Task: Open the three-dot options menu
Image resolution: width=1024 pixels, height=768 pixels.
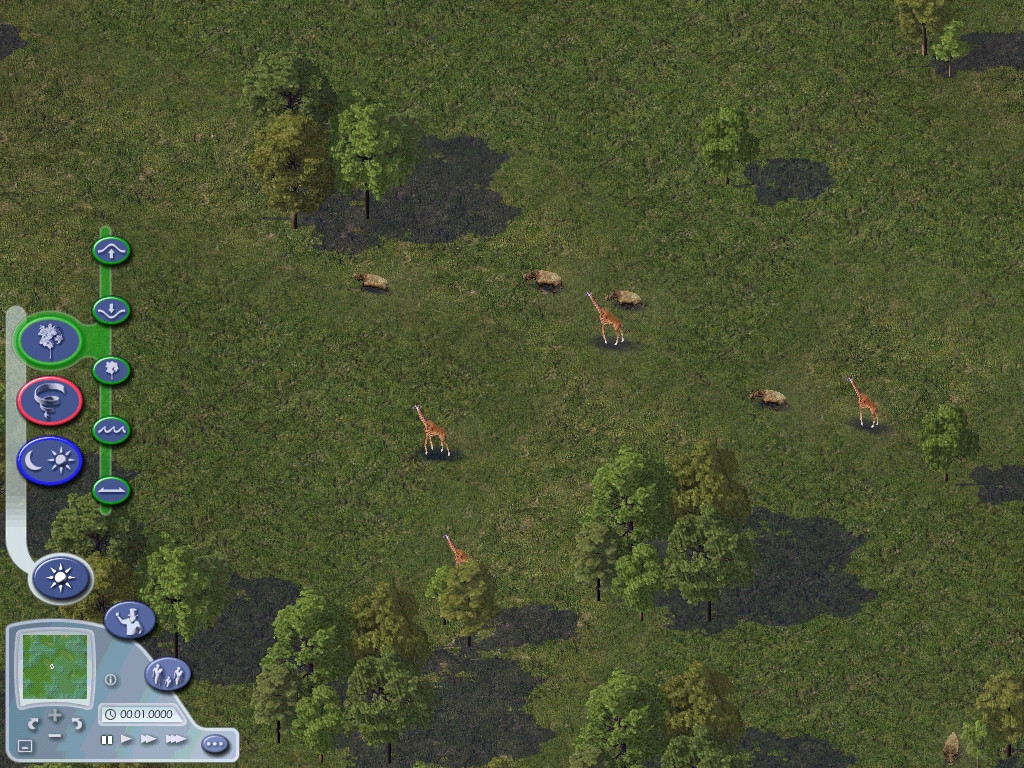Action: pos(215,744)
